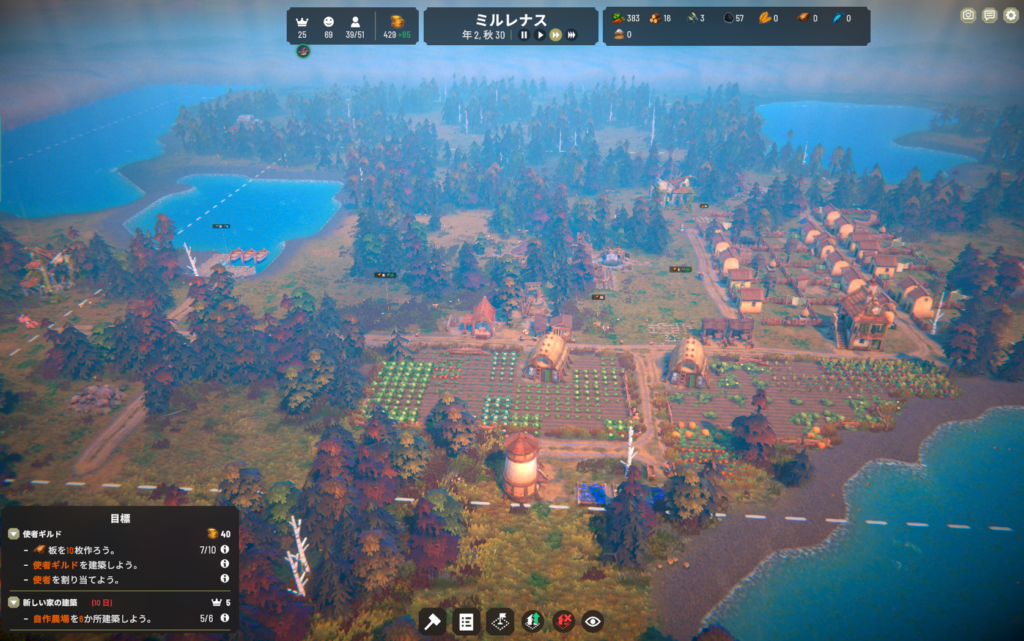Click the round notification icon under the crown
Image resolution: width=1024 pixels, height=641 pixels.
(303, 51)
